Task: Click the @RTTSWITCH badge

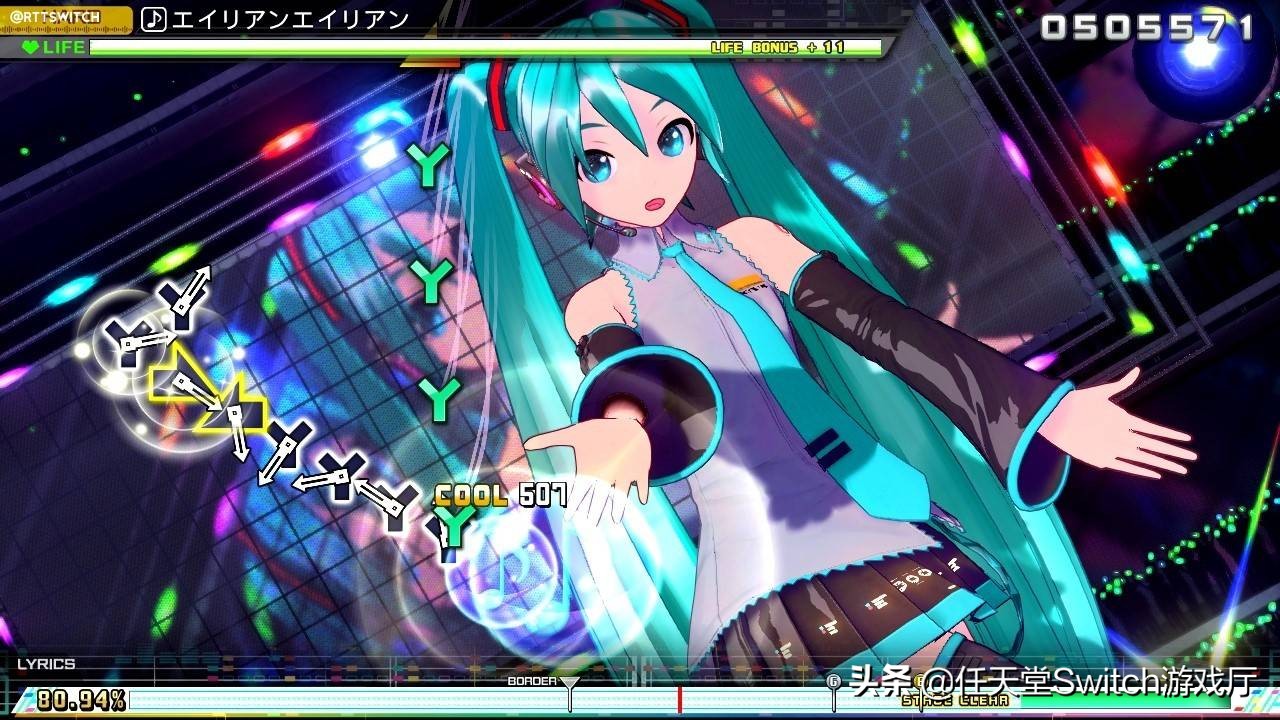Action: tap(57, 14)
